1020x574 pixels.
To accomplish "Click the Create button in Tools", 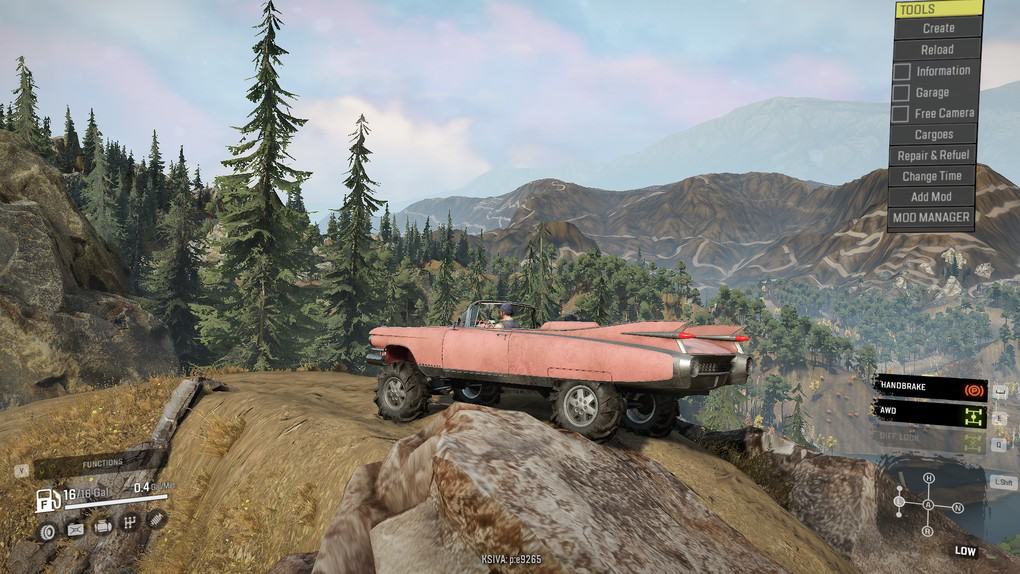I will pyautogui.click(x=938, y=28).
